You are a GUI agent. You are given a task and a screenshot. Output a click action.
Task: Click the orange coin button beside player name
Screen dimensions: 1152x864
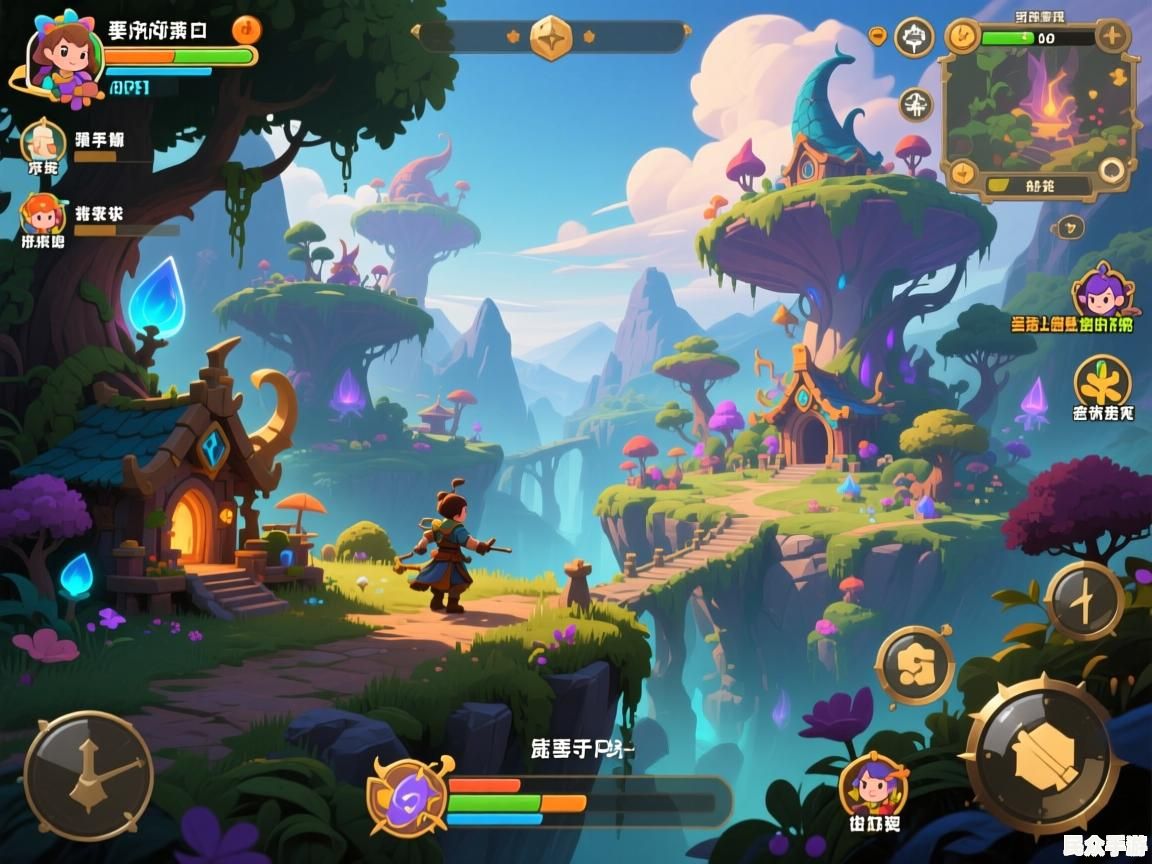(246, 29)
